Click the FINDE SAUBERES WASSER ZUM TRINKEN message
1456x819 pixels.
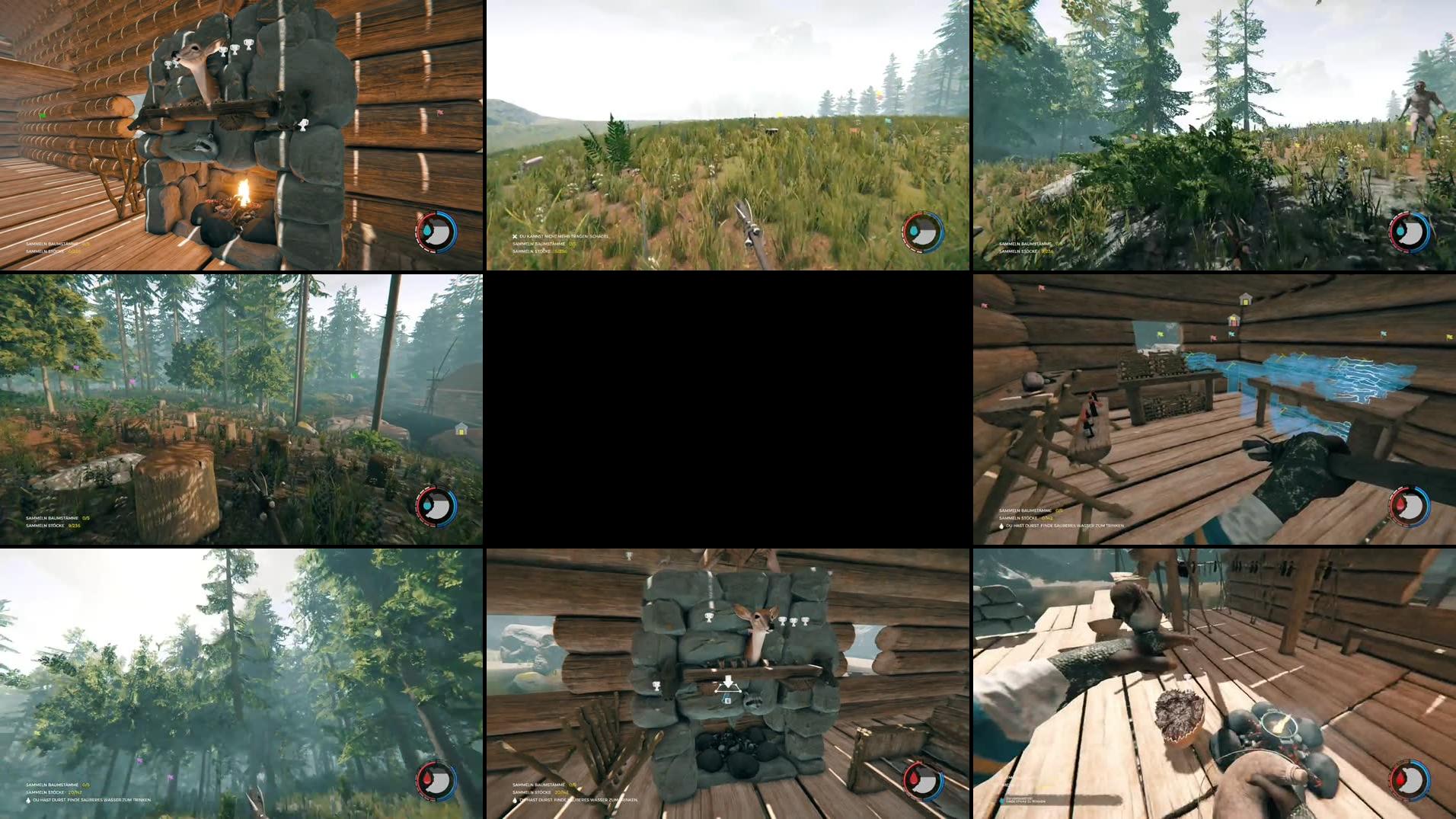(91, 801)
